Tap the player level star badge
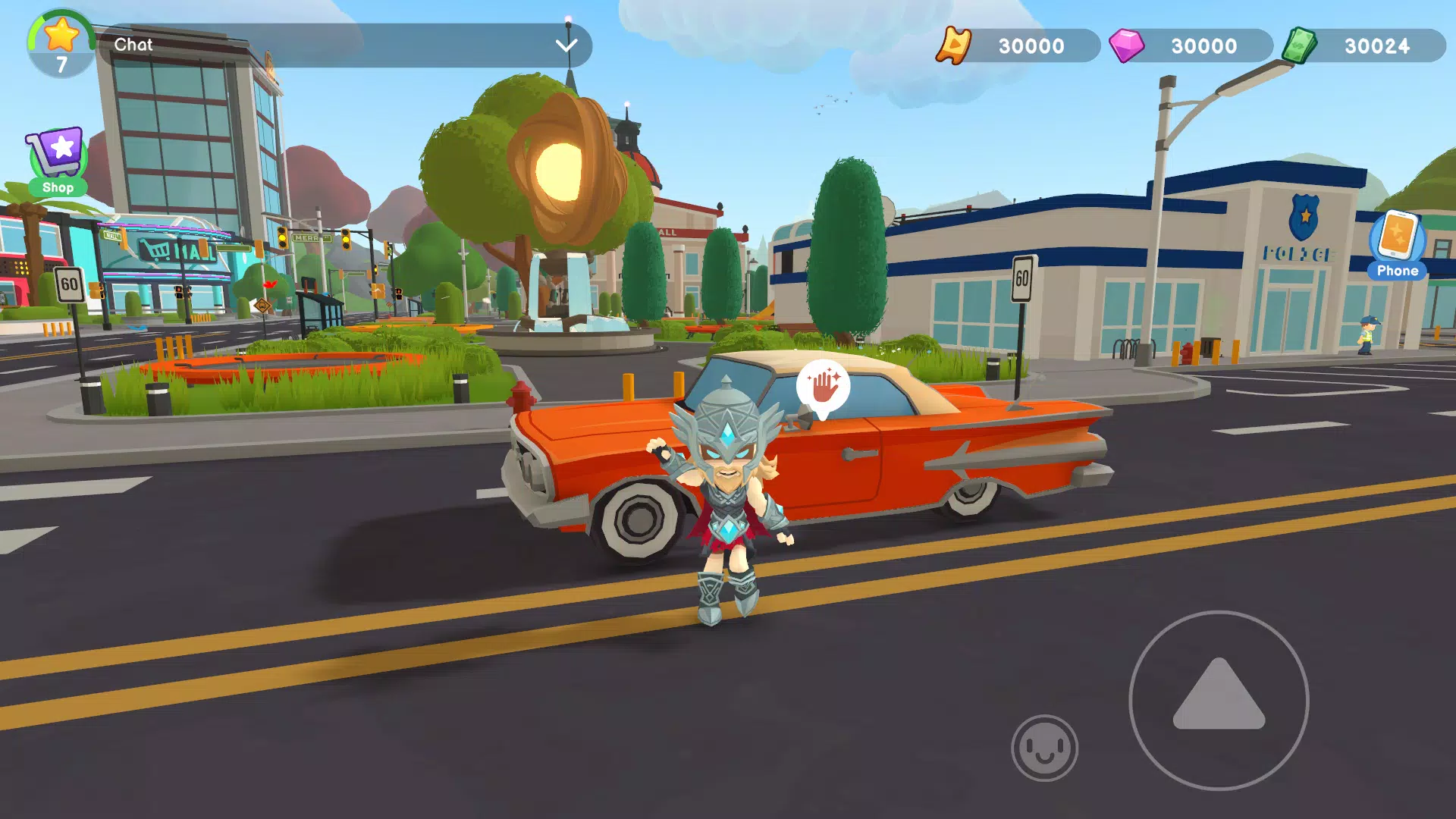Screen dimensions: 1456x819 59,36
